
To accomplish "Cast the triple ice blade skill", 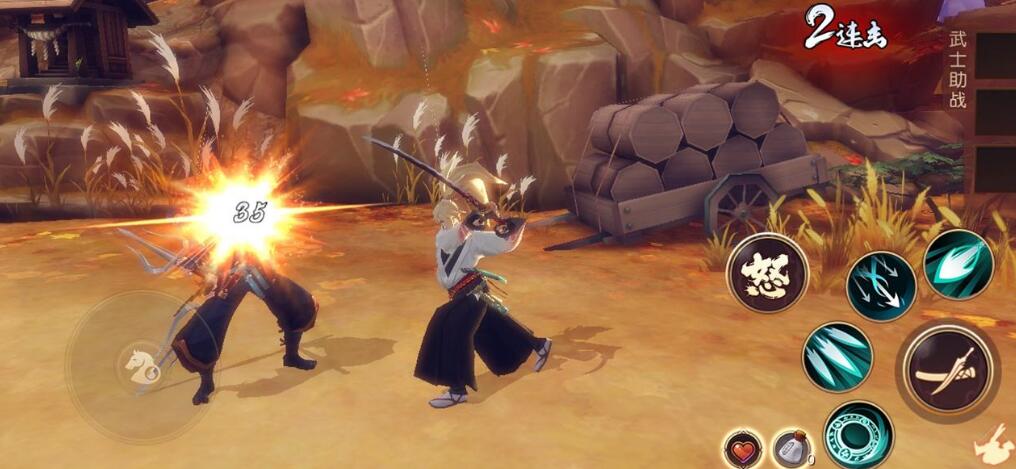I will pyautogui.click(x=837, y=357).
